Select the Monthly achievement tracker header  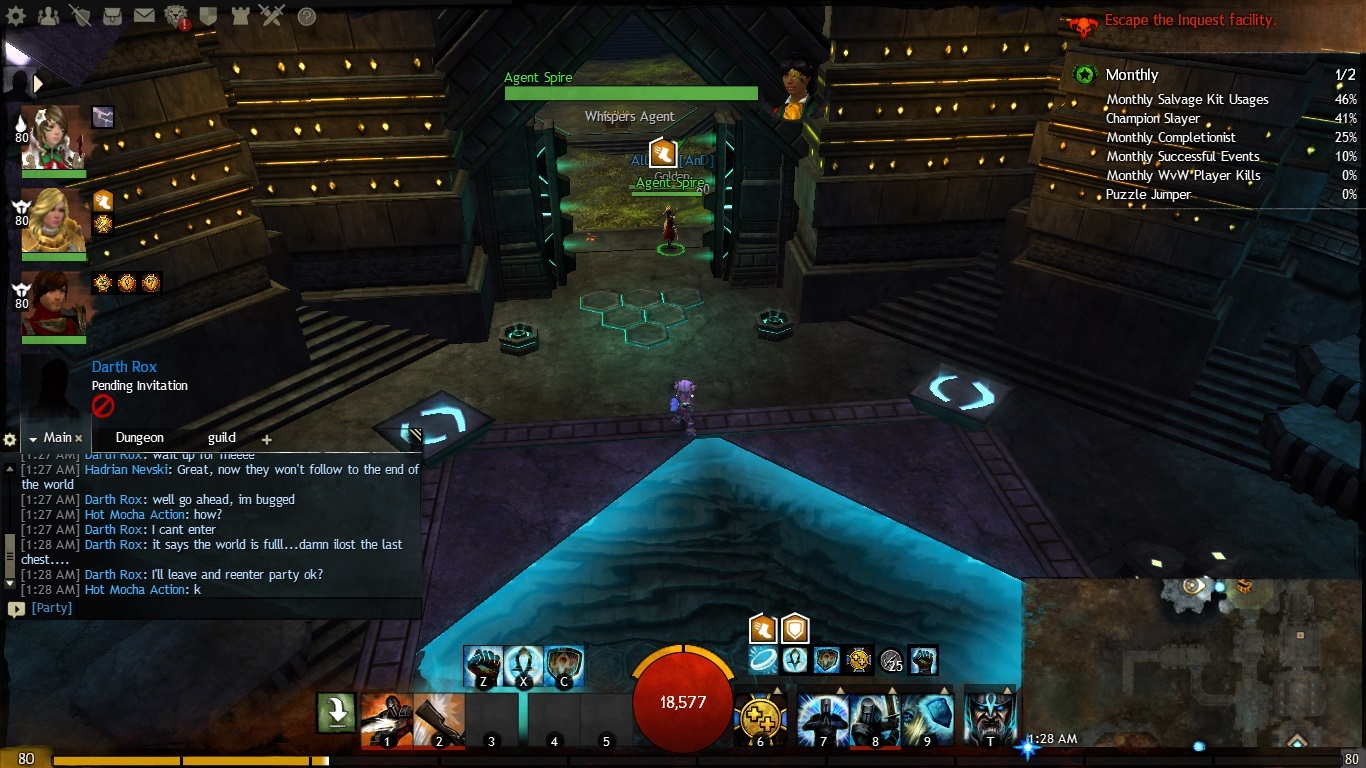pyautogui.click(x=1132, y=75)
